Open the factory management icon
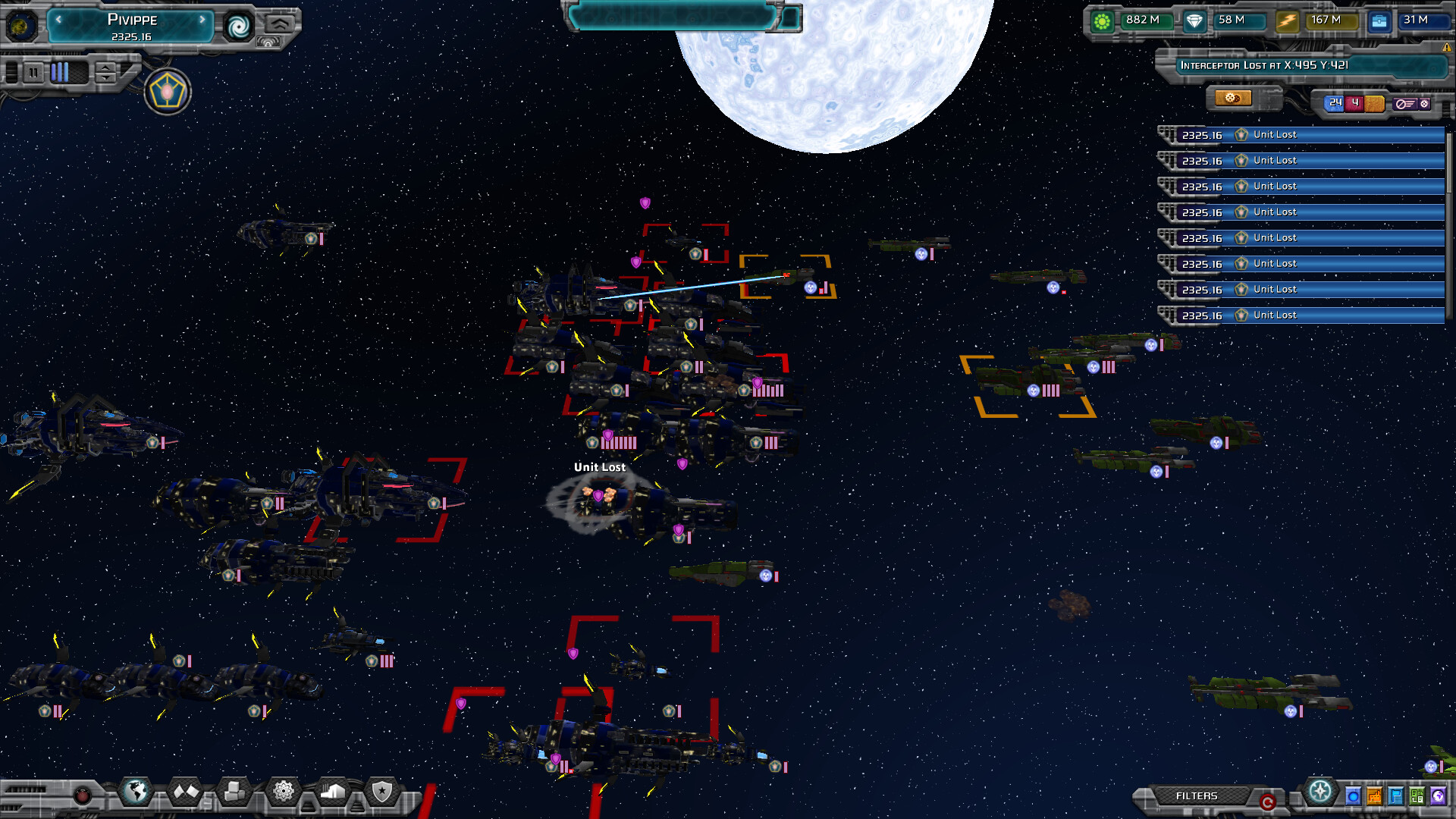Screen dimensions: 1456x819 pos(331,791)
